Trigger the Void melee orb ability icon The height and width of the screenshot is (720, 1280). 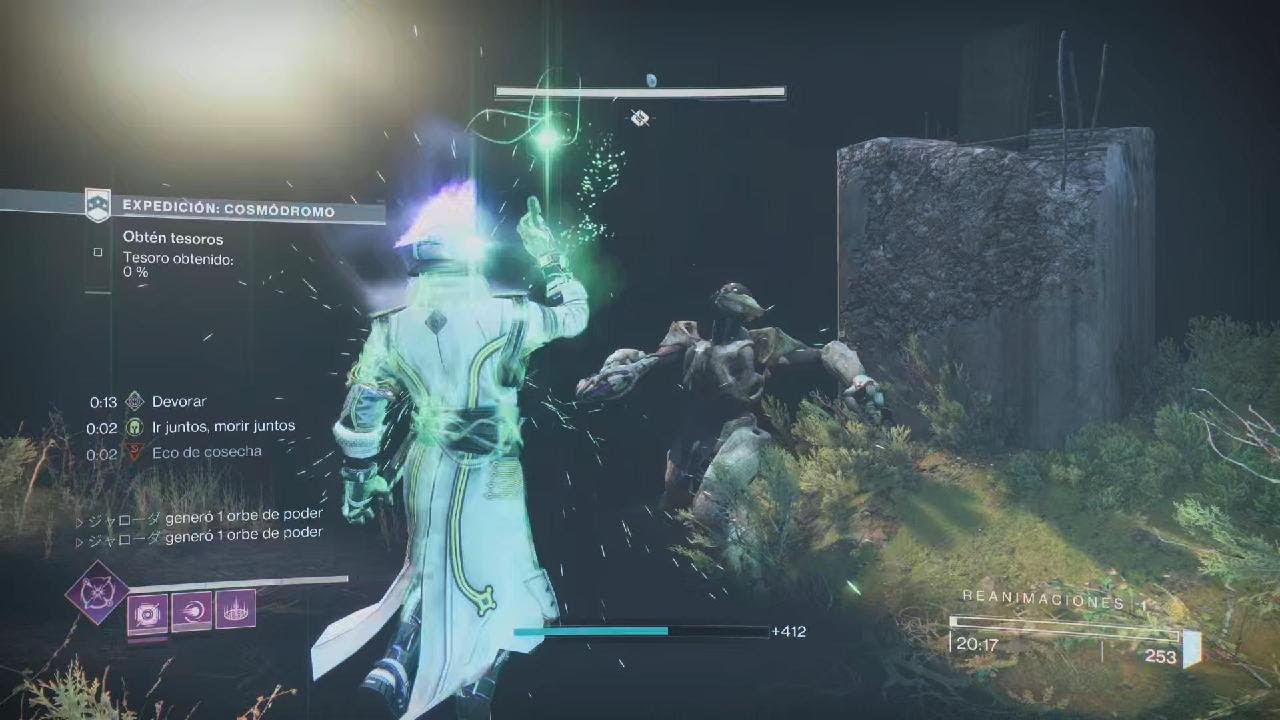[191, 611]
